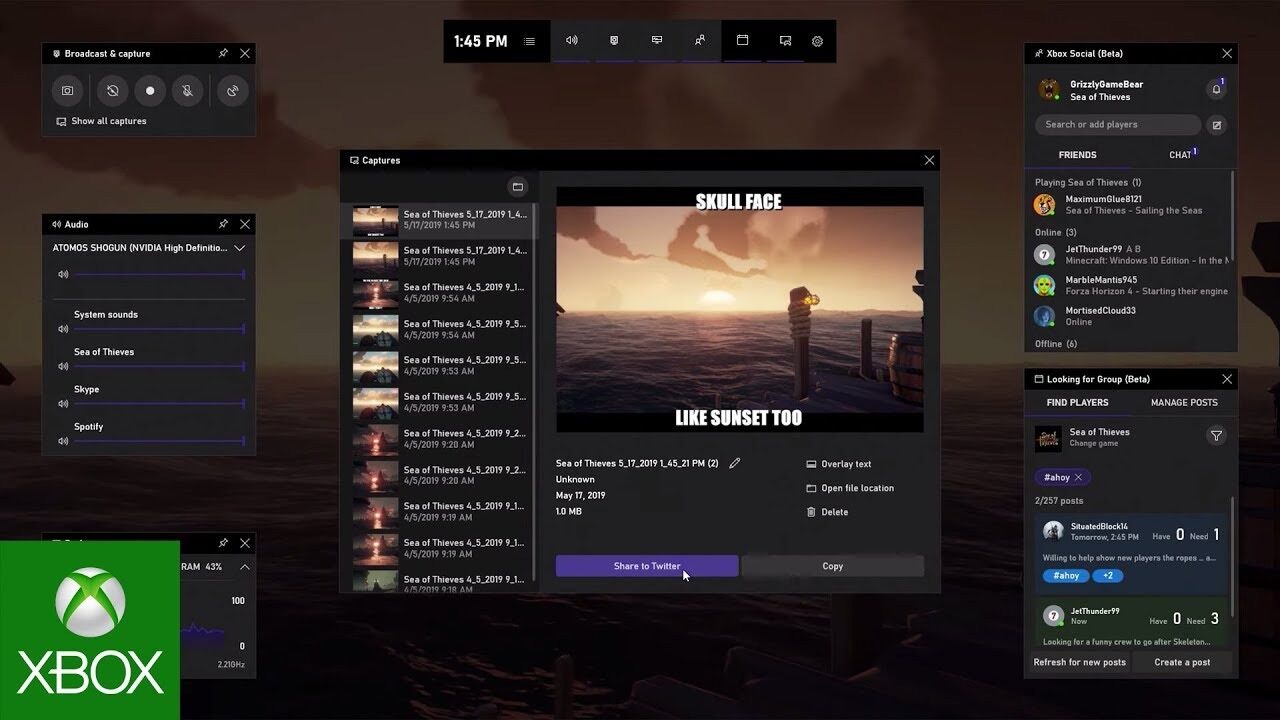Rename the capture using the pencil icon

point(735,464)
